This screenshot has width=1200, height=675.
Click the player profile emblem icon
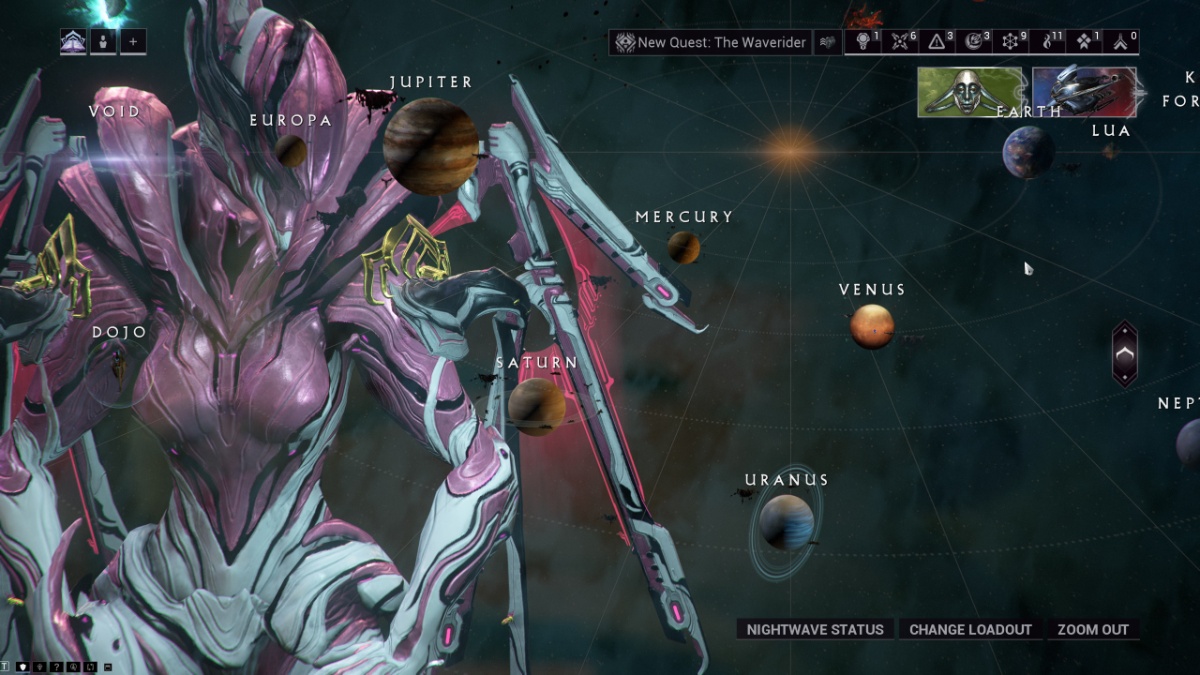(73, 42)
